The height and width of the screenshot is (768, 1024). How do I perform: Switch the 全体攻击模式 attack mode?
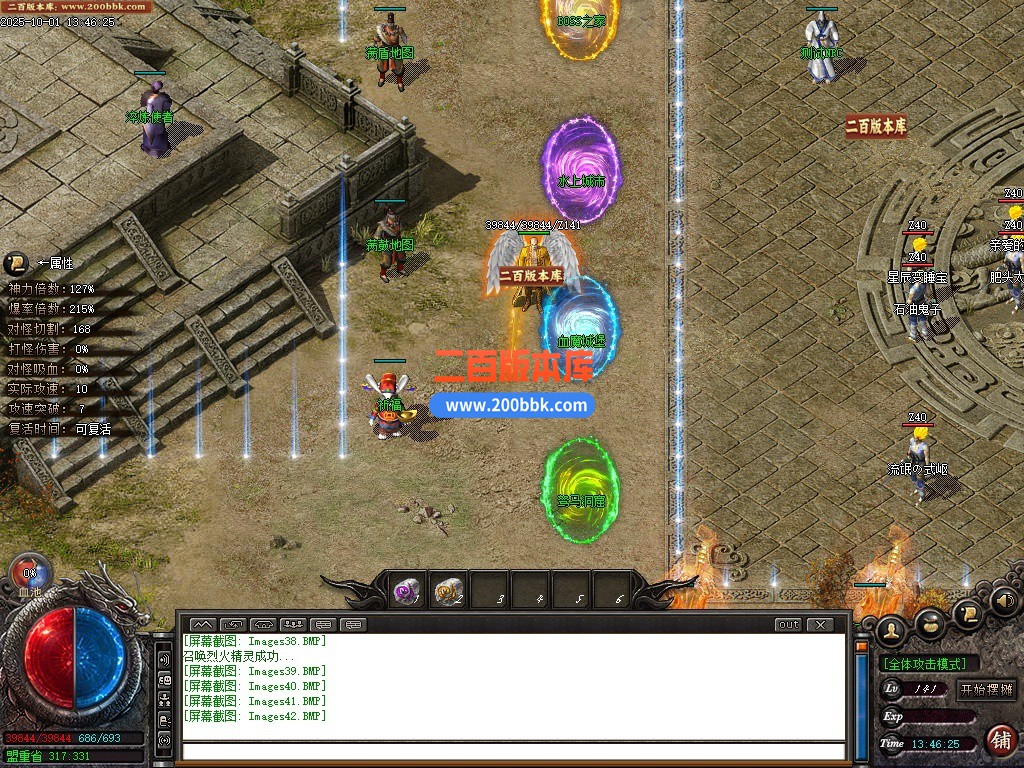(924, 663)
